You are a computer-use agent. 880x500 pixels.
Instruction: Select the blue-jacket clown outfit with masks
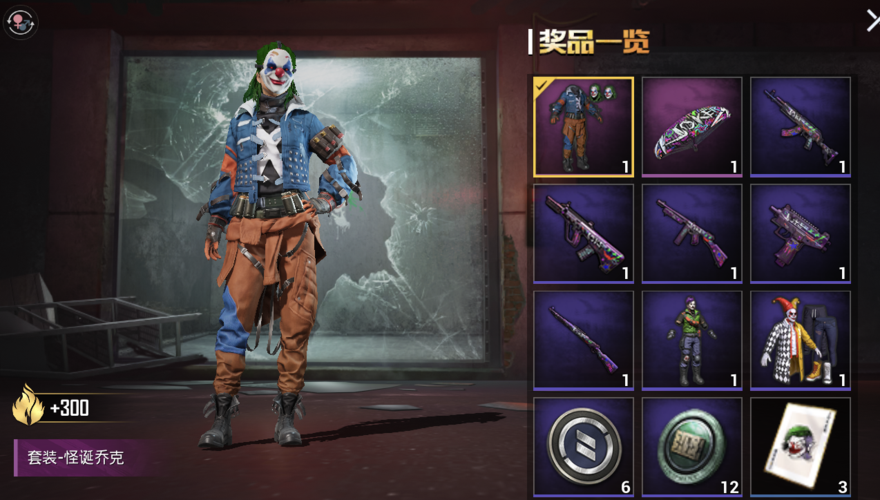[x=583, y=126]
